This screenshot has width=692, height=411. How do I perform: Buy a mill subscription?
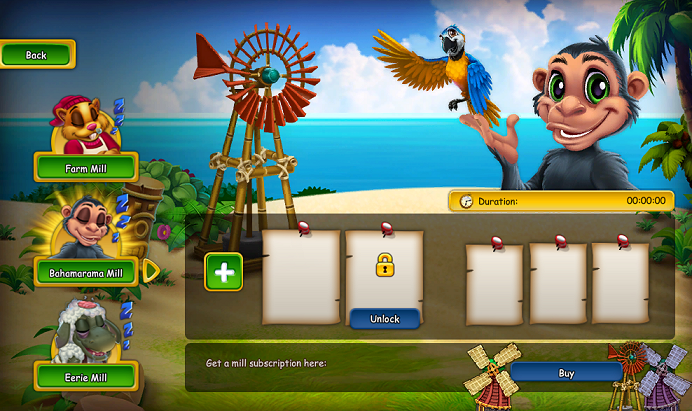(x=566, y=373)
